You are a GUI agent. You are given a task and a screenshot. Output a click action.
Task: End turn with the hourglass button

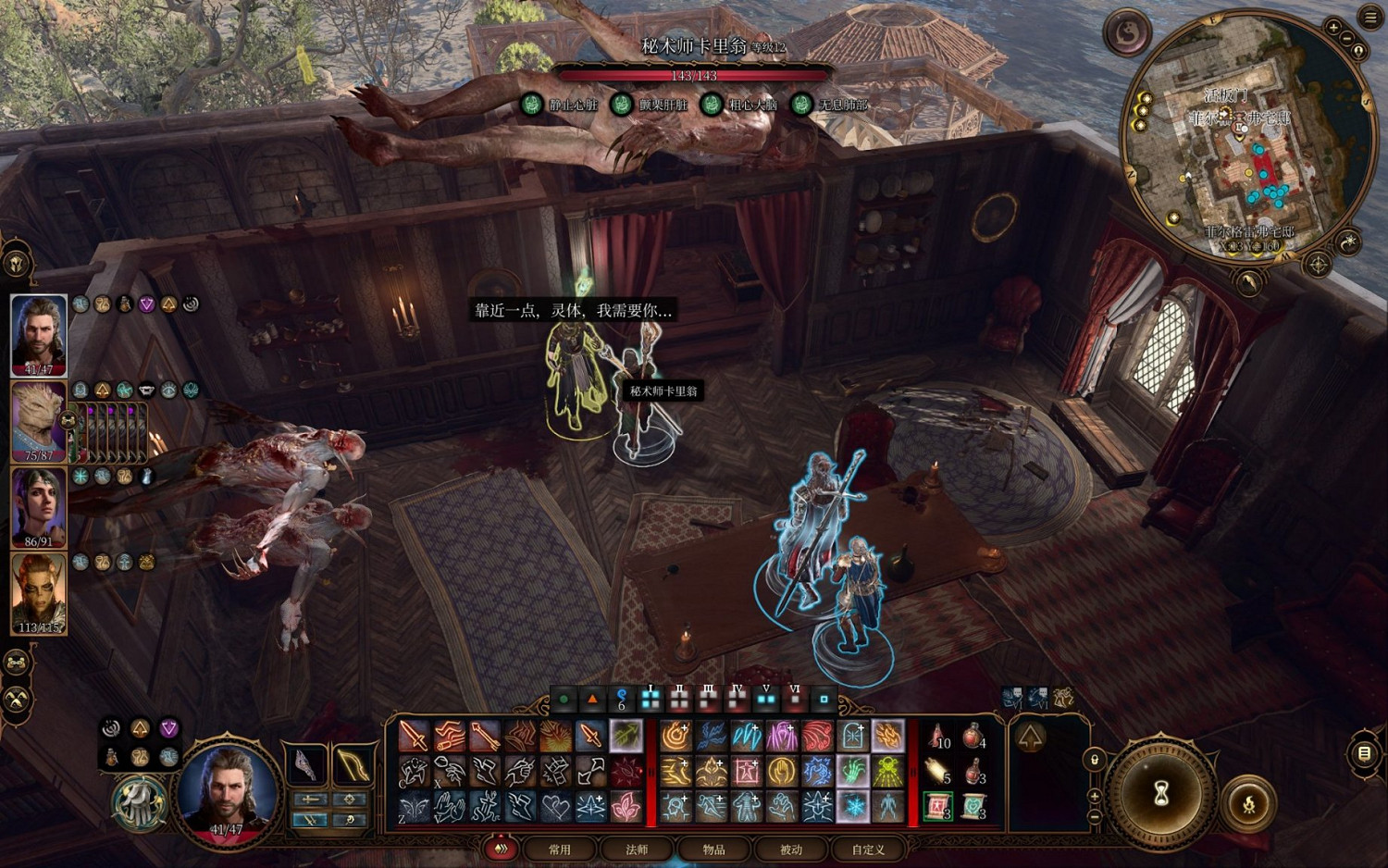[x=1161, y=793]
